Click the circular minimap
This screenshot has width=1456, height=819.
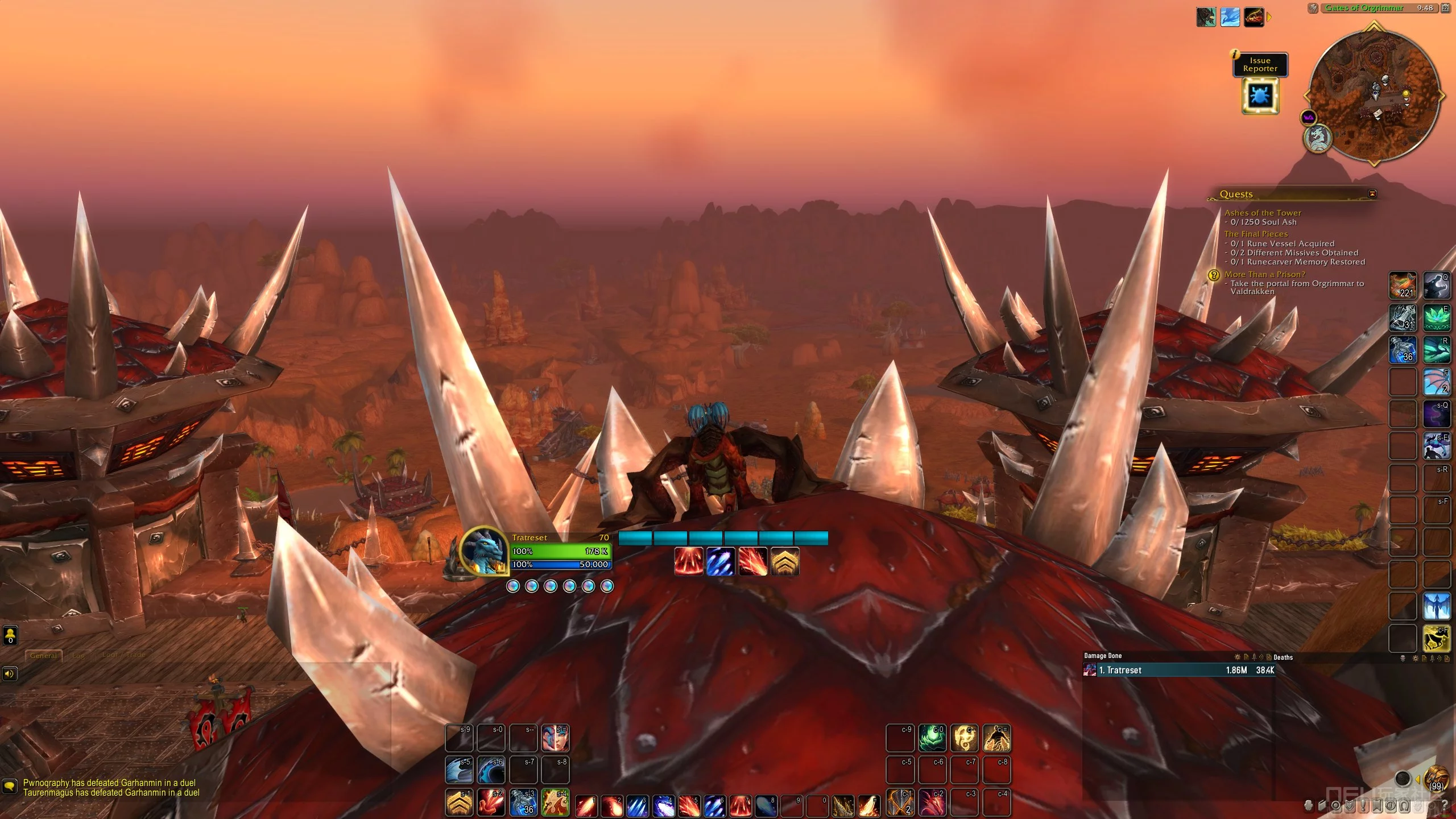(x=1374, y=95)
